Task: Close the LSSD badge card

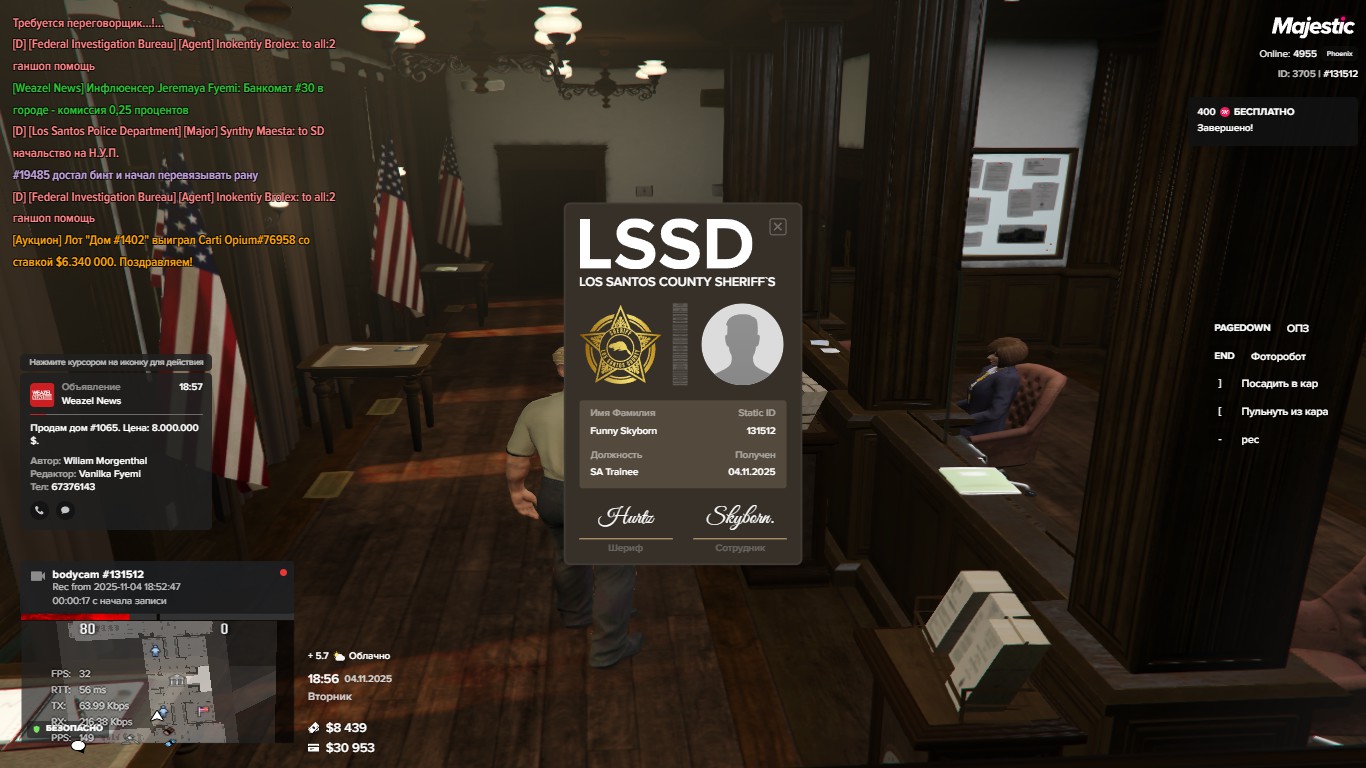Action: (778, 227)
